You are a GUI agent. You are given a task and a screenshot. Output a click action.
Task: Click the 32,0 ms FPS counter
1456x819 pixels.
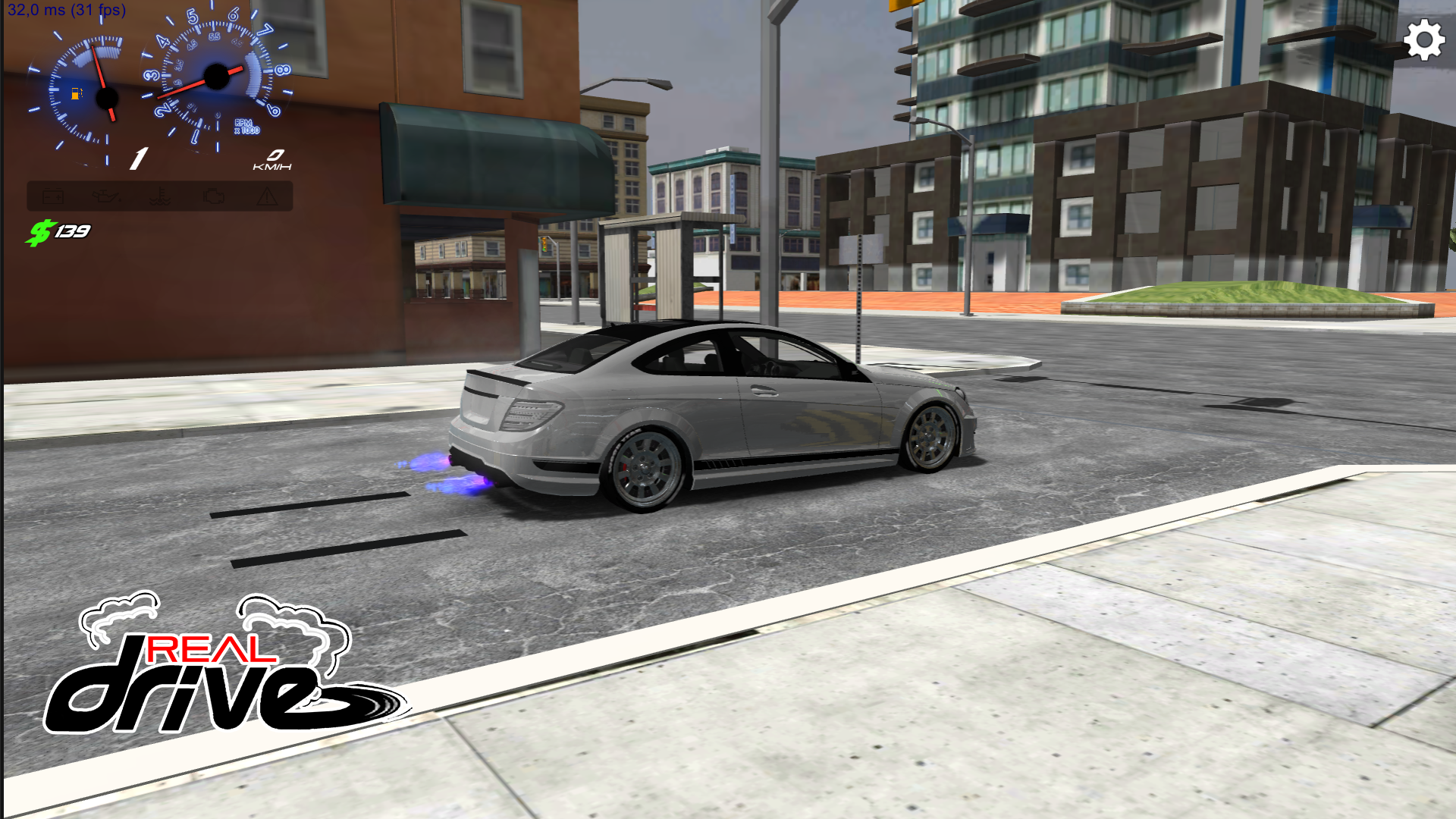(64, 9)
